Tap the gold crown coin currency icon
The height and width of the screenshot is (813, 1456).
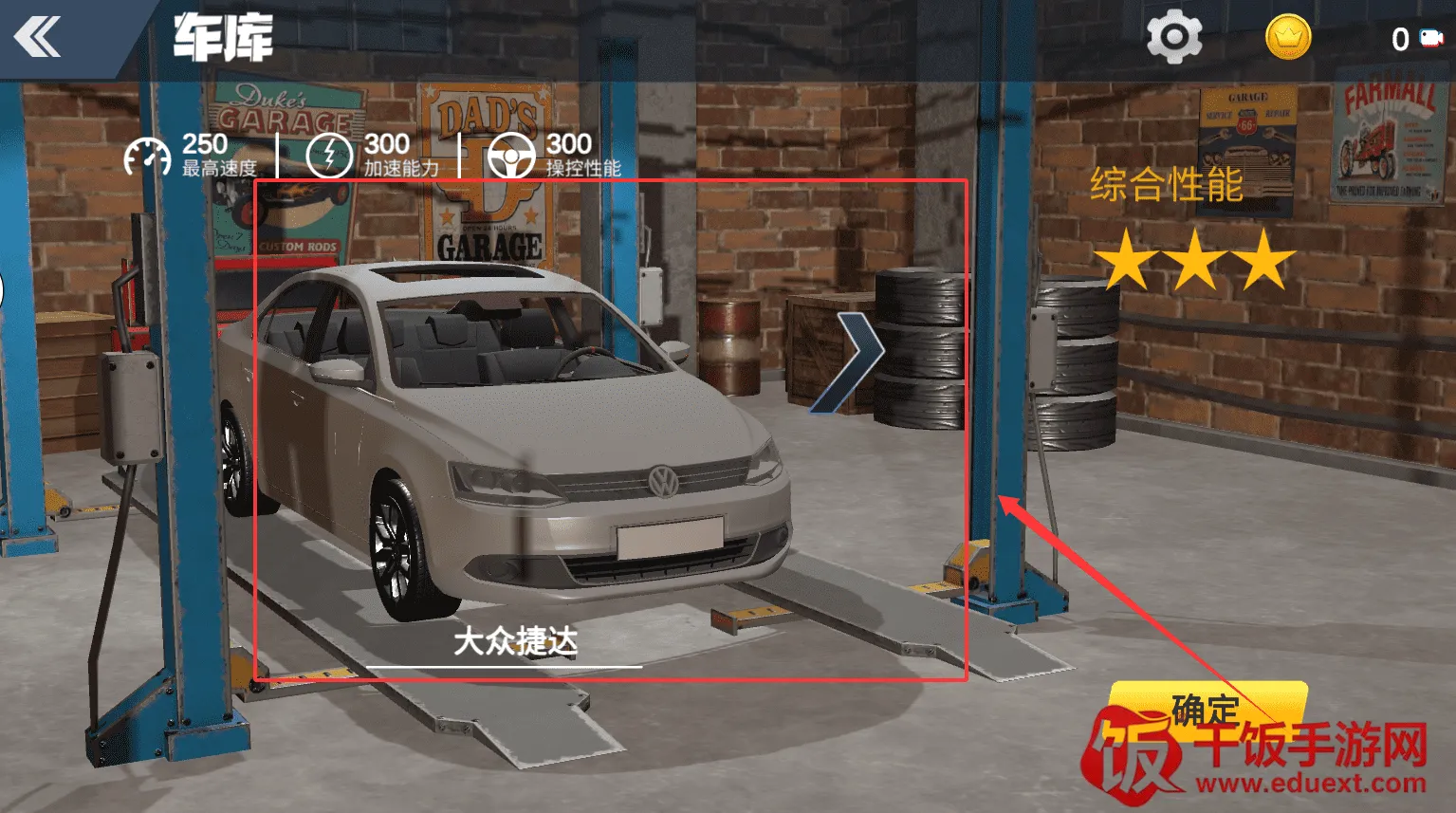click(1287, 38)
